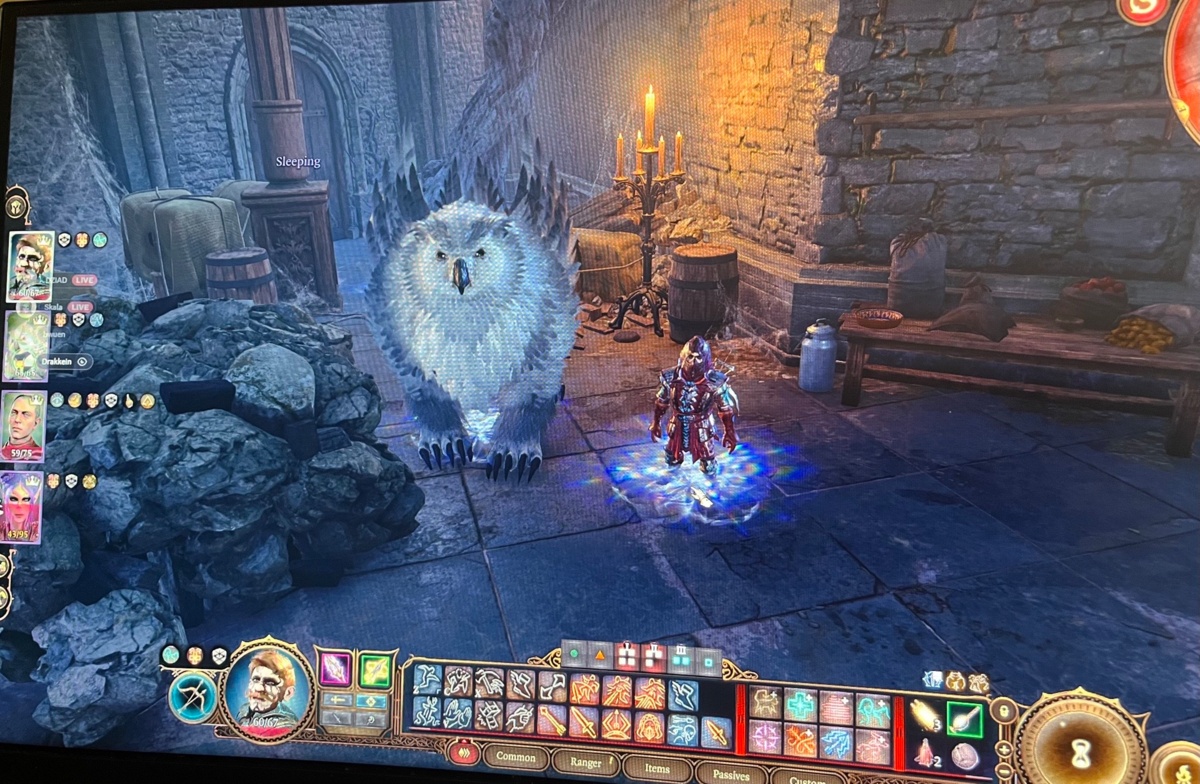1200x784 pixels.
Task: Select the green-bordered weapon action slot
Action: coord(375,669)
